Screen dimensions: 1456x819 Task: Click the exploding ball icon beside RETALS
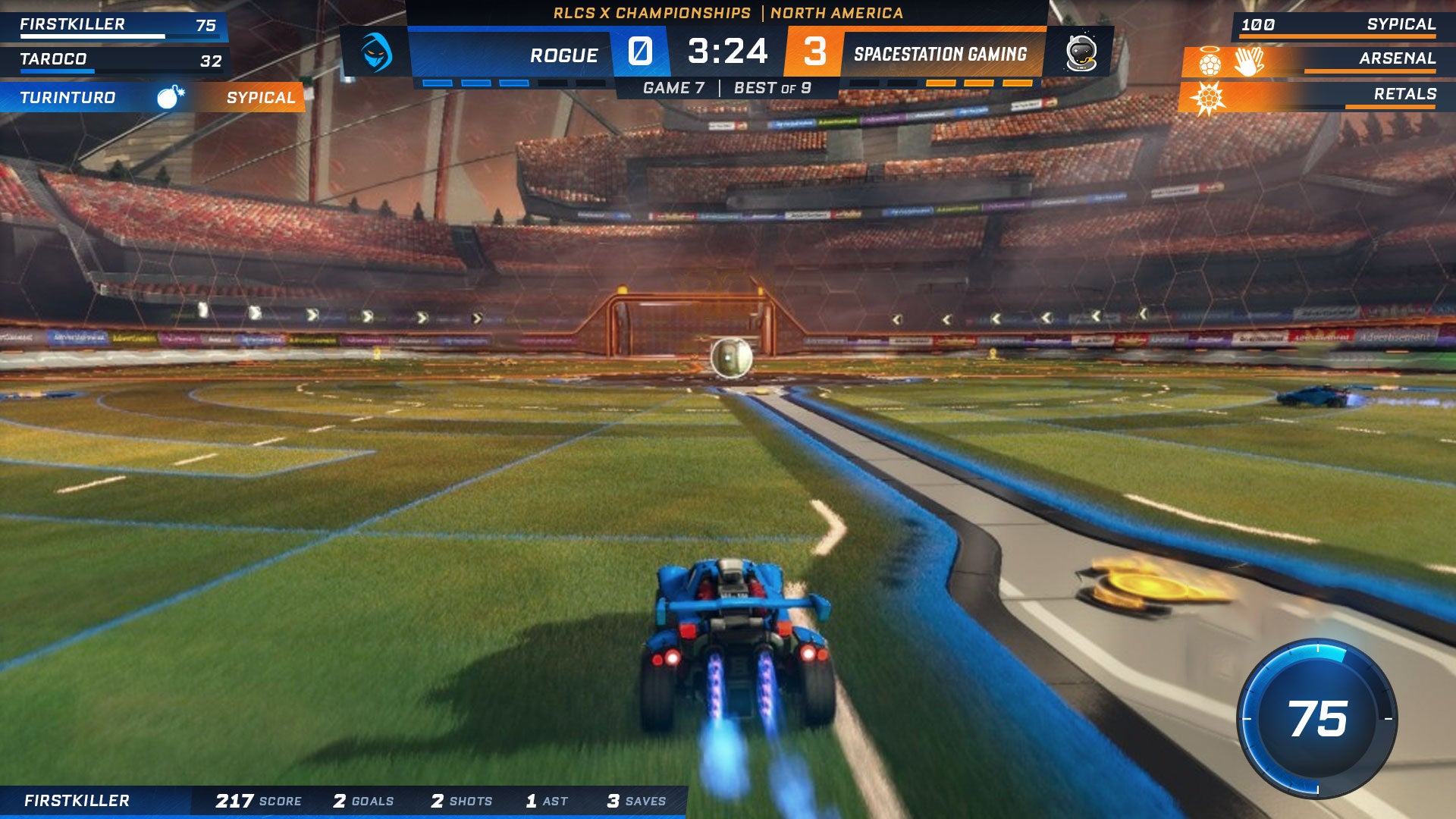pos(1207,98)
